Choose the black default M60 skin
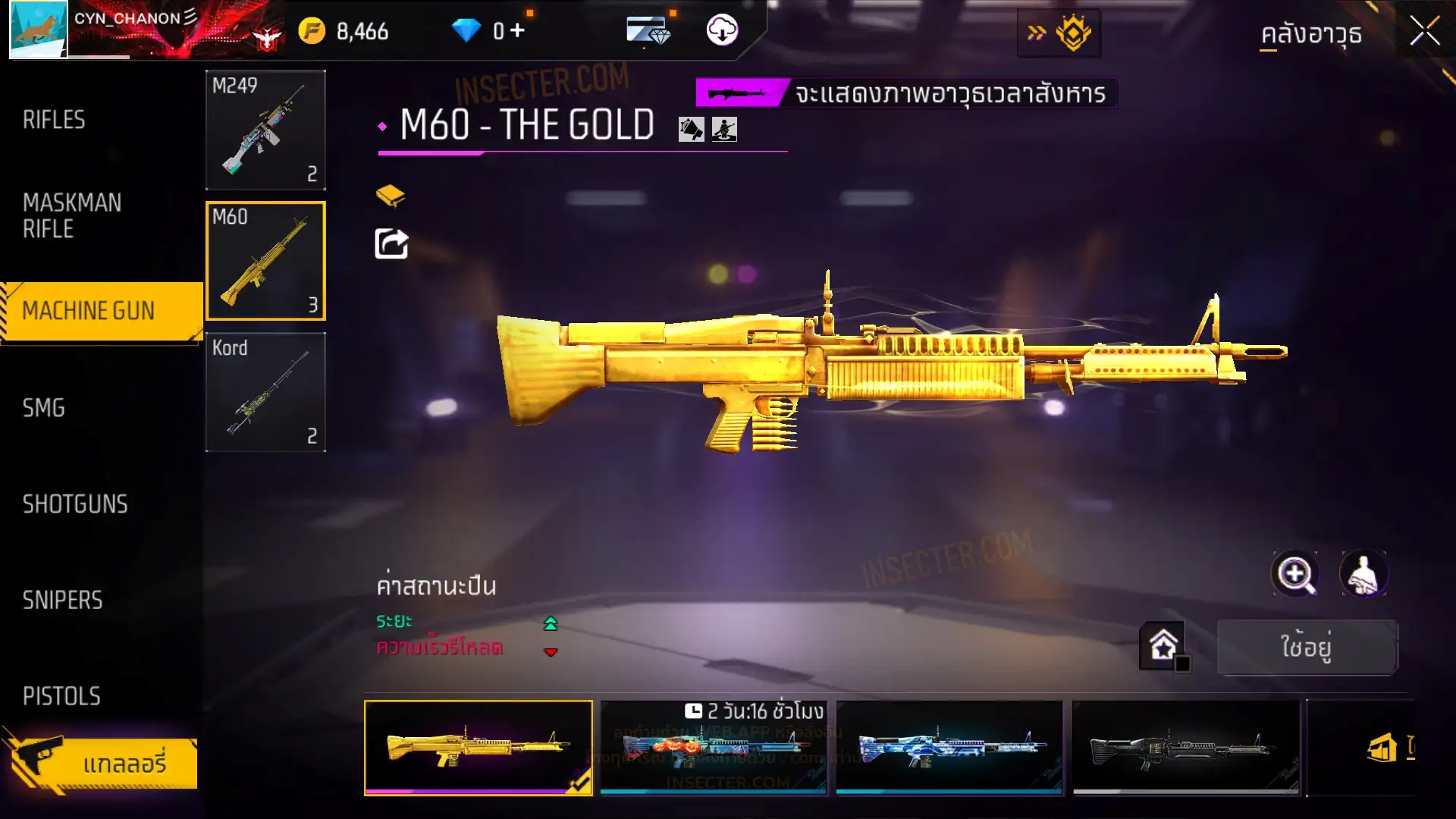Image resolution: width=1456 pixels, height=819 pixels. pos(1185,747)
